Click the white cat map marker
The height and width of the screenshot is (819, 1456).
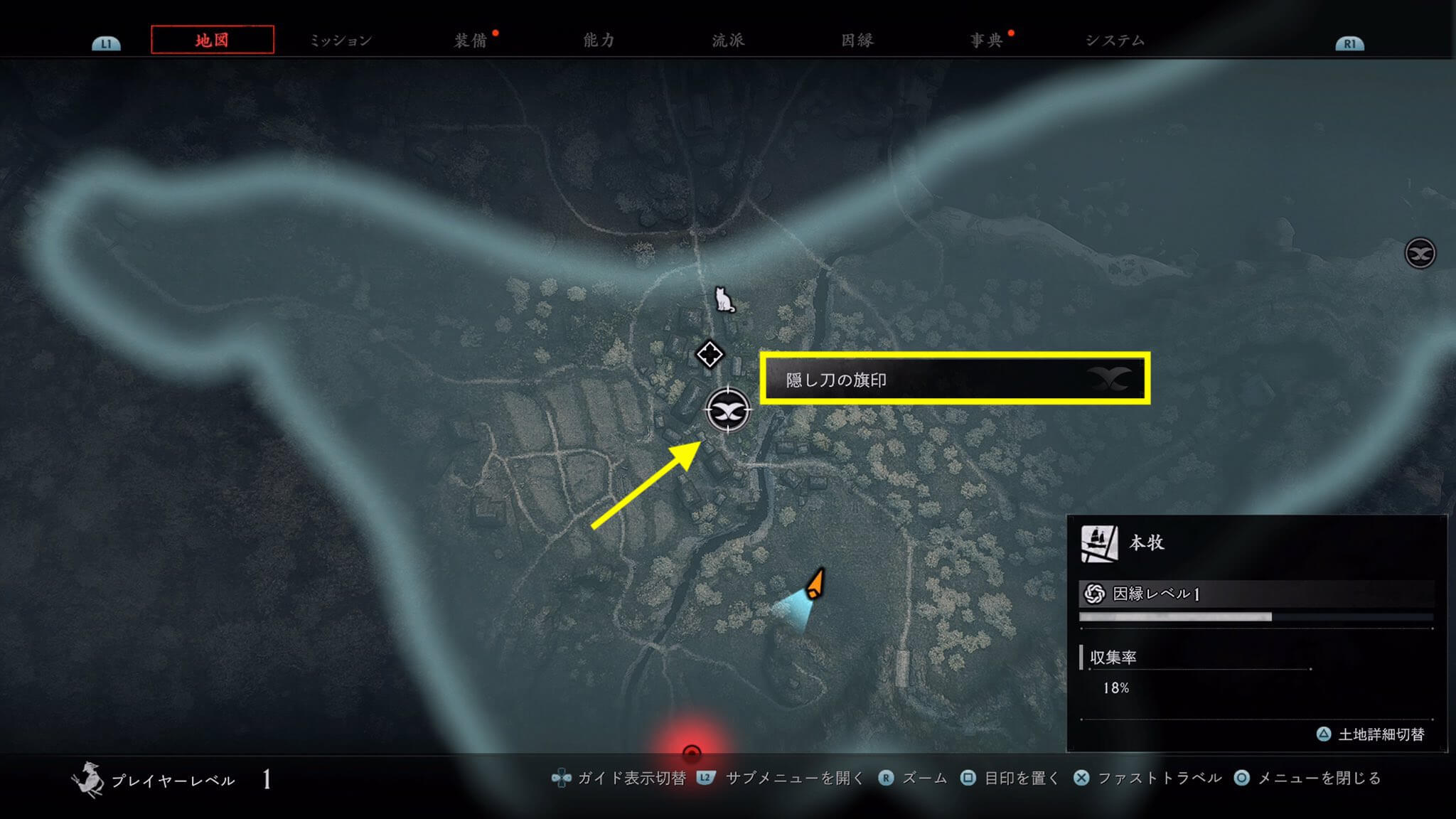click(724, 300)
